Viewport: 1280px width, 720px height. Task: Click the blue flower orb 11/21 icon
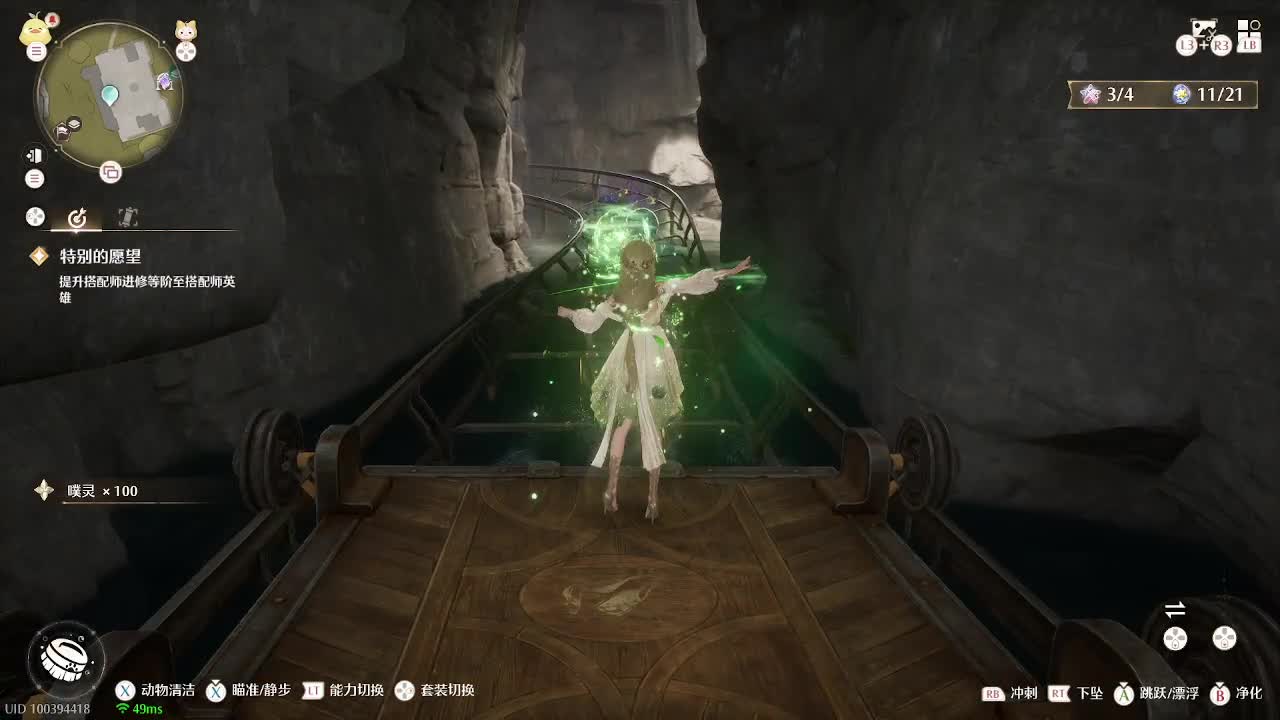click(1182, 95)
